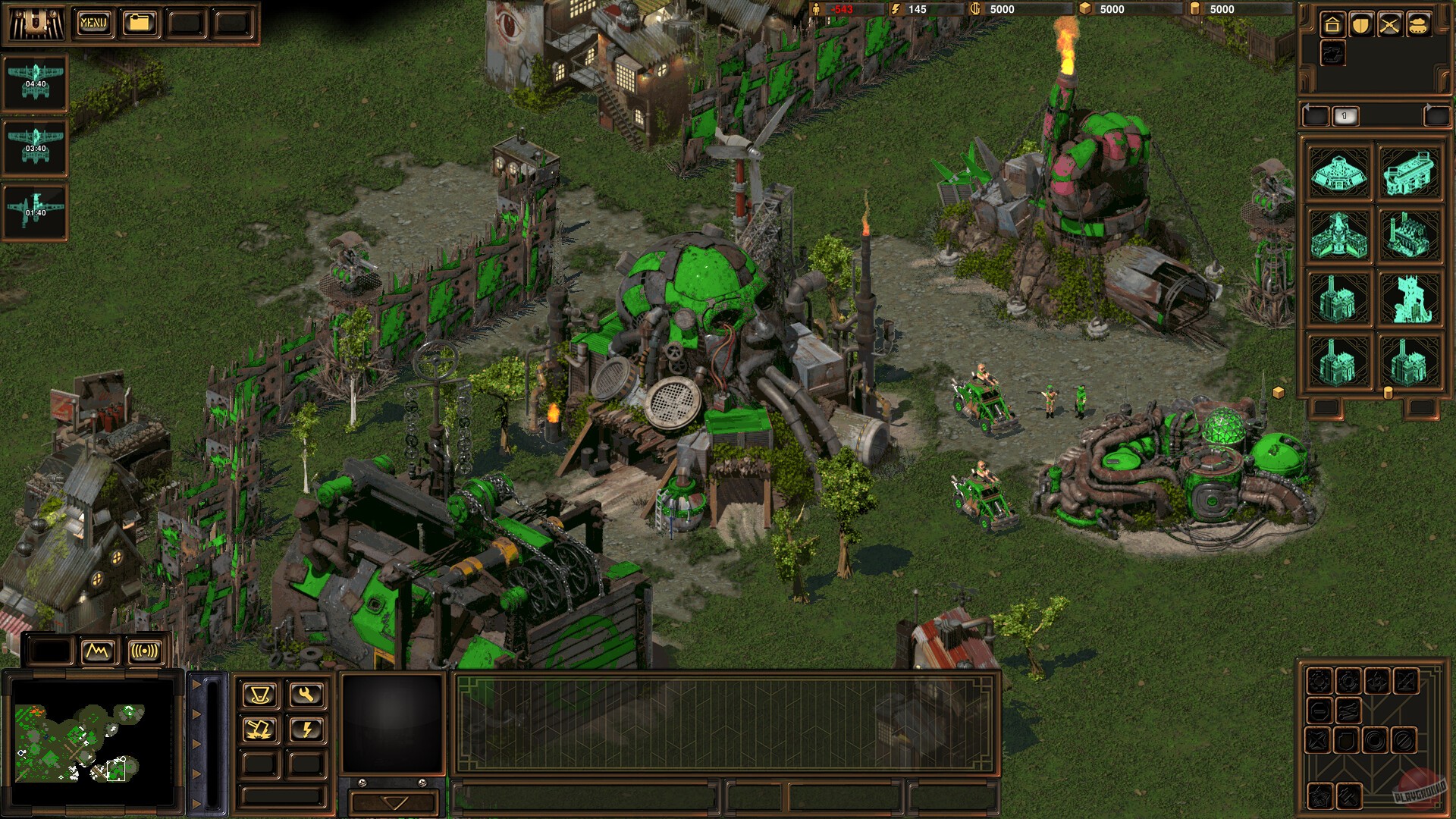
Task: Select the buildings category house icon
Action: pos(1331,24)
